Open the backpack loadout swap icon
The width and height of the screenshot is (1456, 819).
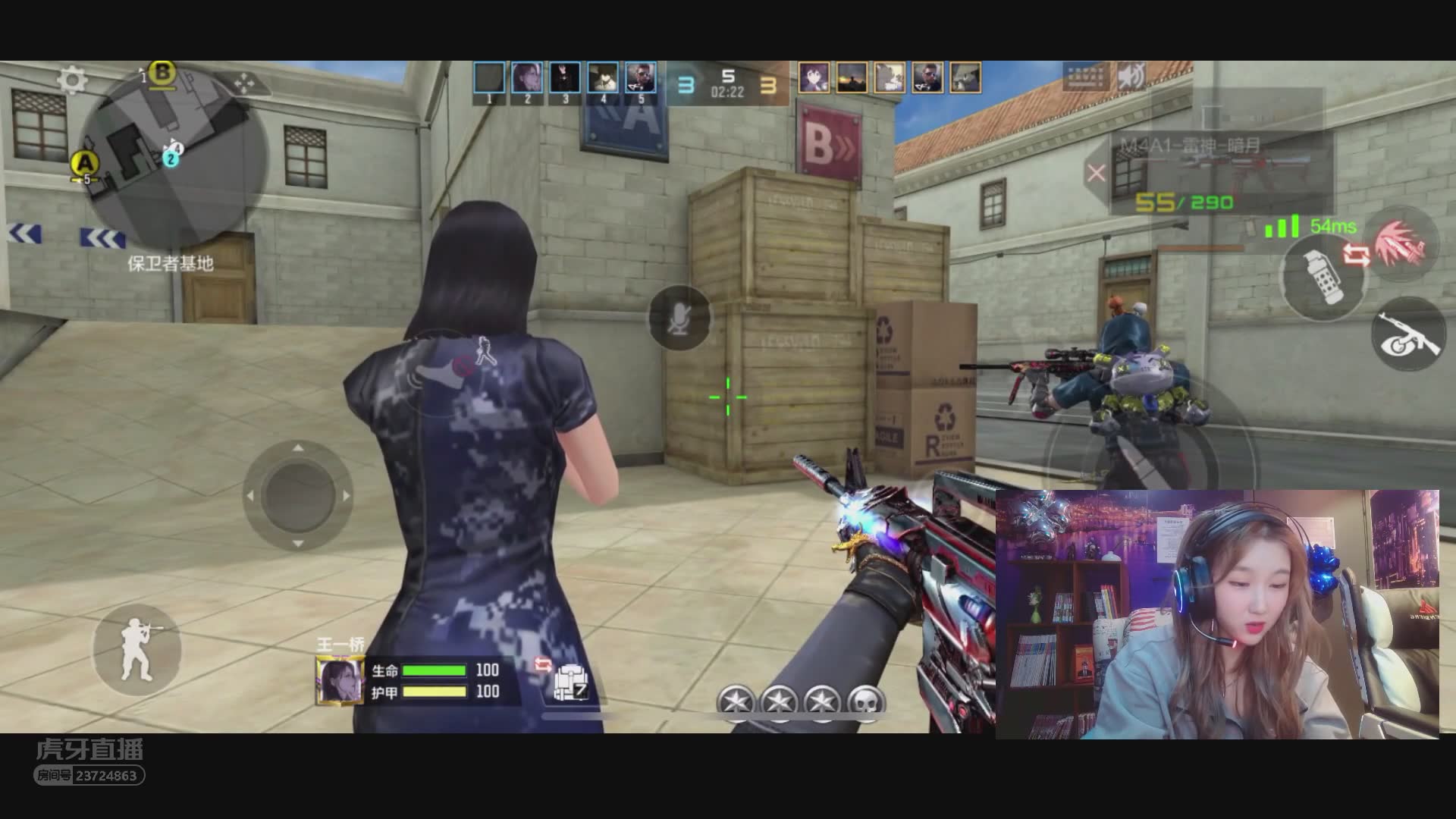pyautogui.click(x=570, y=682)
